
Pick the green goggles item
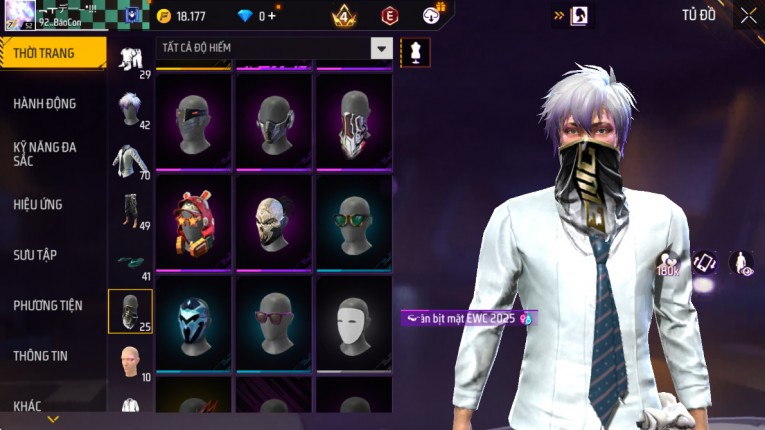(x=354, y=221)
